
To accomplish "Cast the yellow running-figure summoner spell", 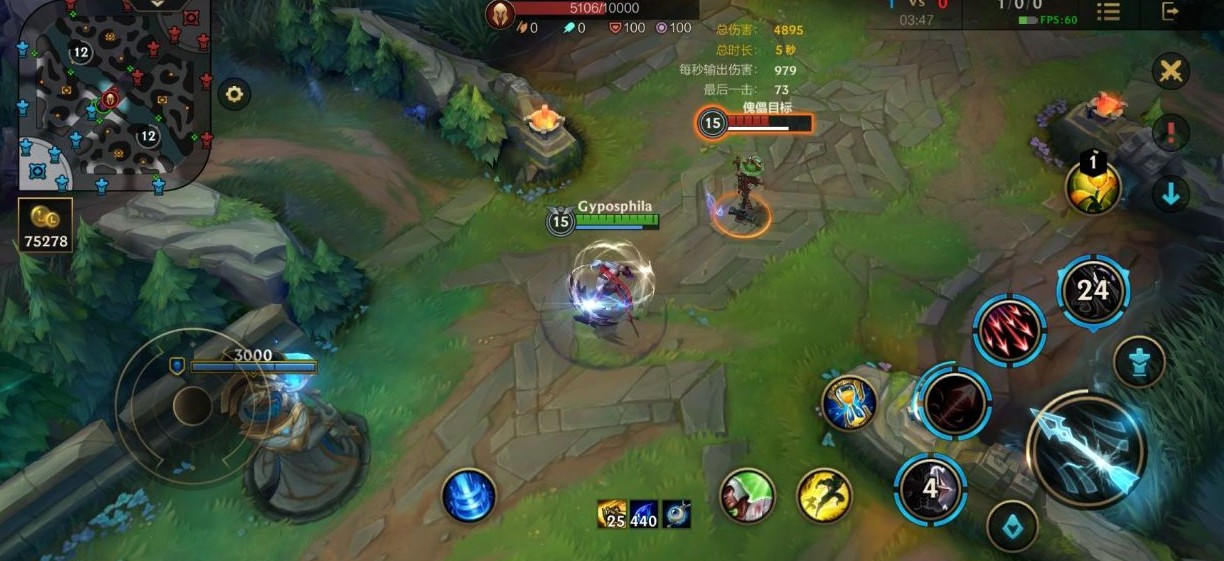I will pos(825,495).
